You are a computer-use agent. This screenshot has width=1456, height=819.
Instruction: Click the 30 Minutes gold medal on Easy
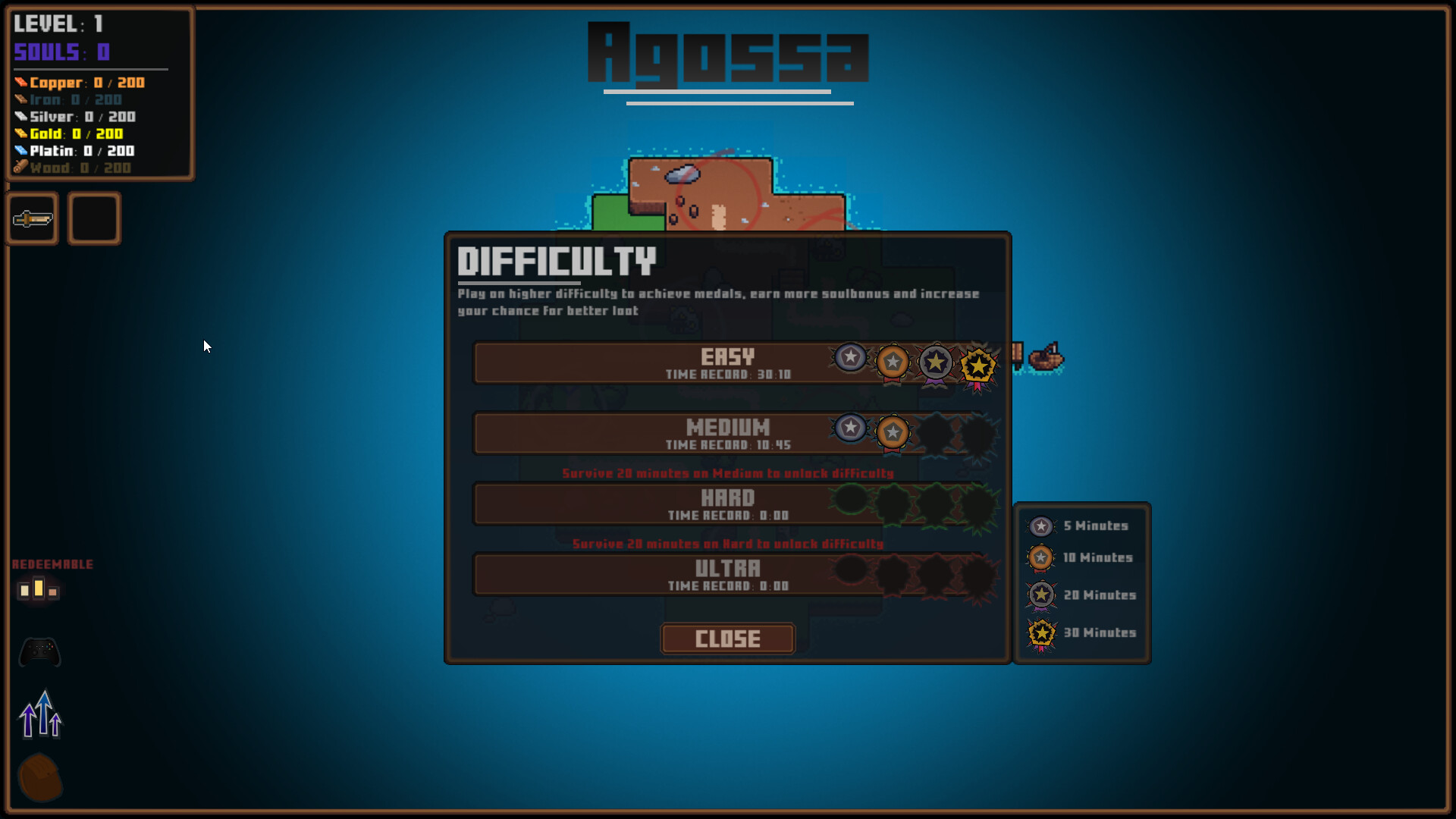point(978,365)
